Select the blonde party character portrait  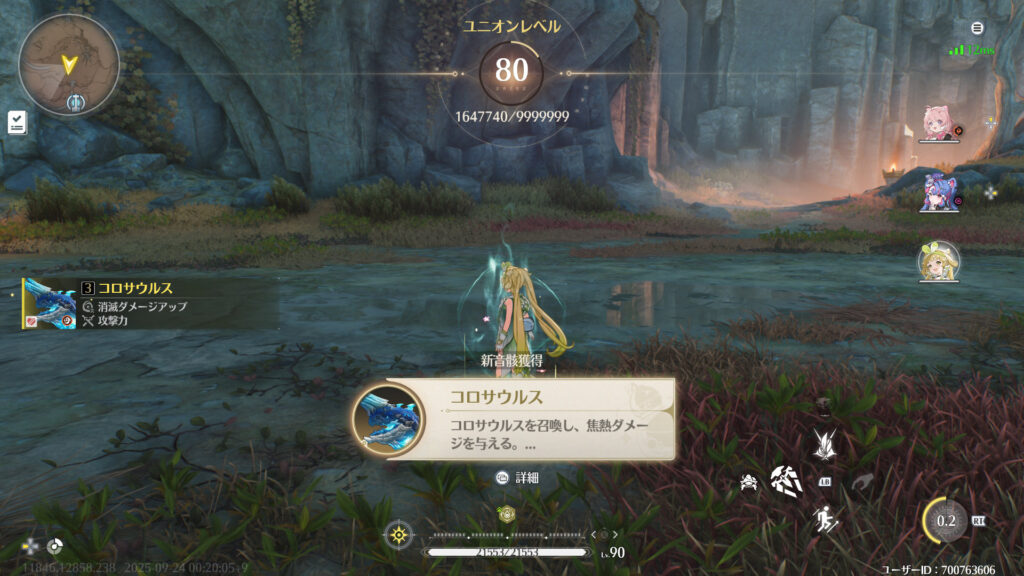coord(938,261)
